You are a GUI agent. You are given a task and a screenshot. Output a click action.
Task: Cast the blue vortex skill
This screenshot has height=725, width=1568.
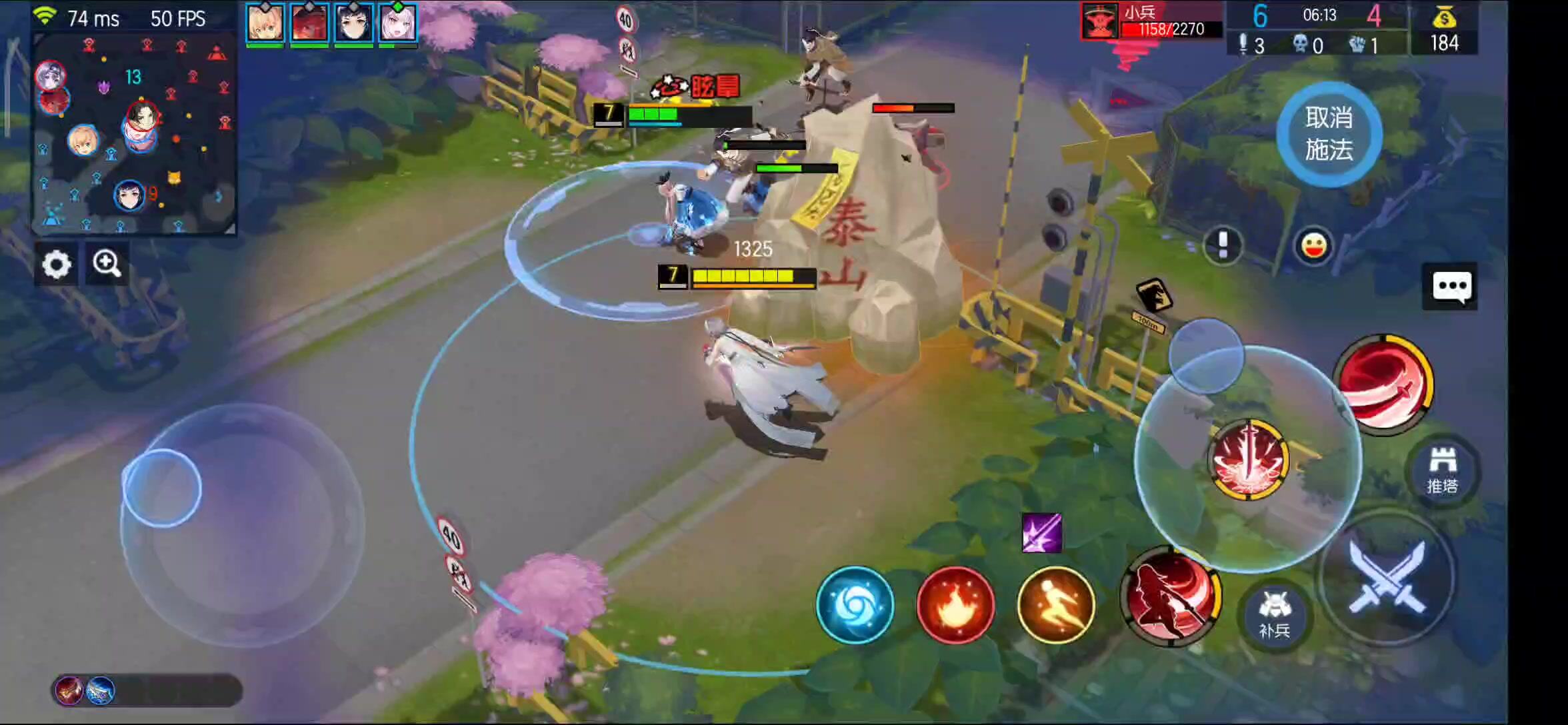point(855,605)
